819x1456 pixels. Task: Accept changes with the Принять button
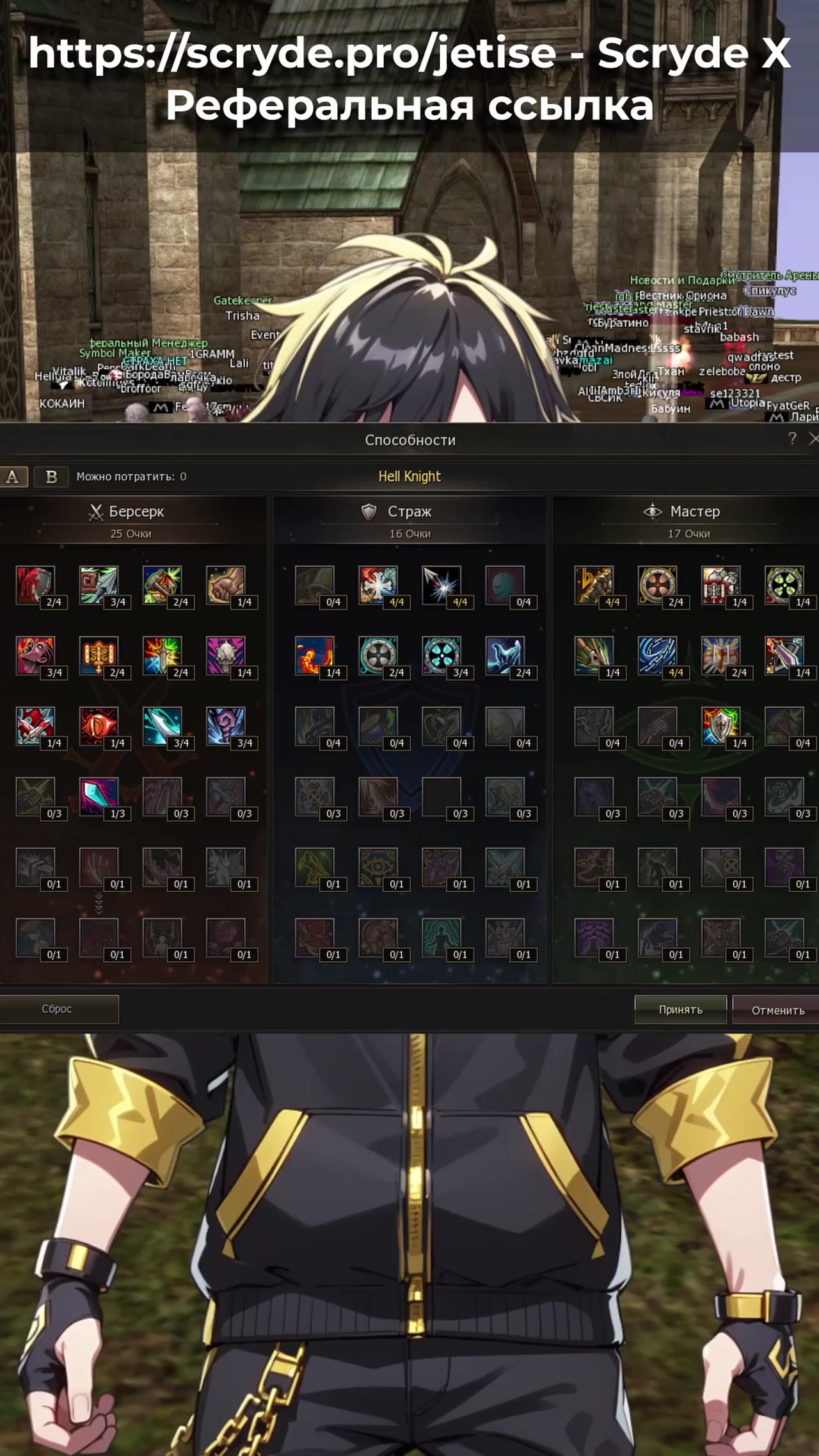coord(680,1009)
